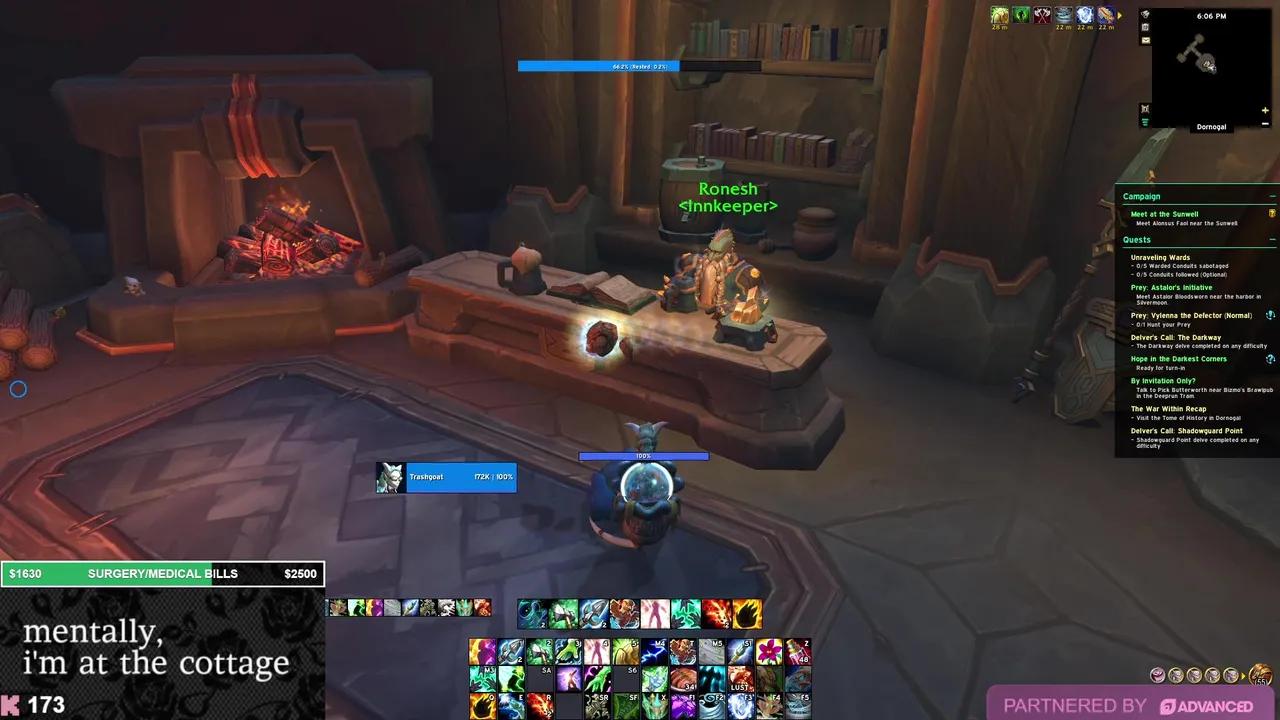Click the zoom-in plus button on the minimap

coord(1264,110)
